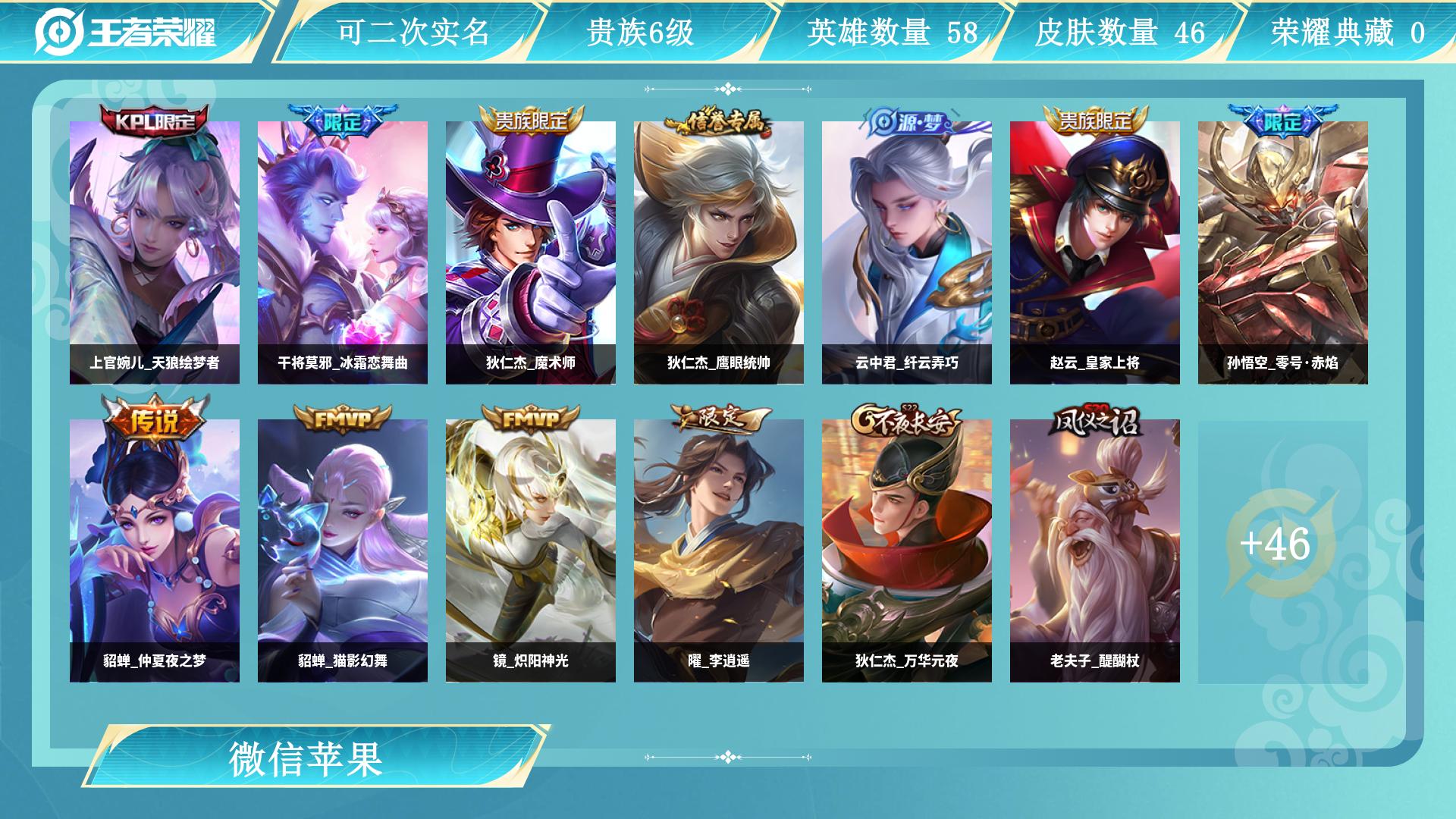
Task: Click the 曜_李逍遥 skin card
Action: [719, 550]
